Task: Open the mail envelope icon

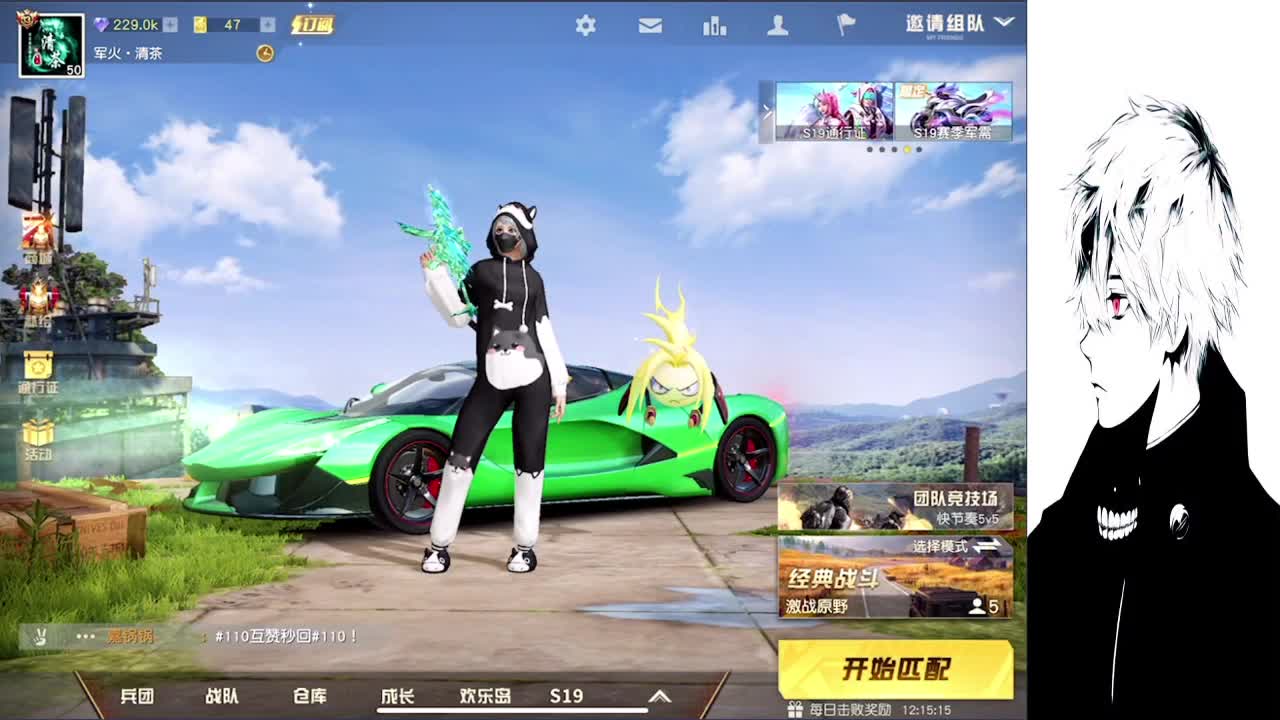Action: (649, 27)
